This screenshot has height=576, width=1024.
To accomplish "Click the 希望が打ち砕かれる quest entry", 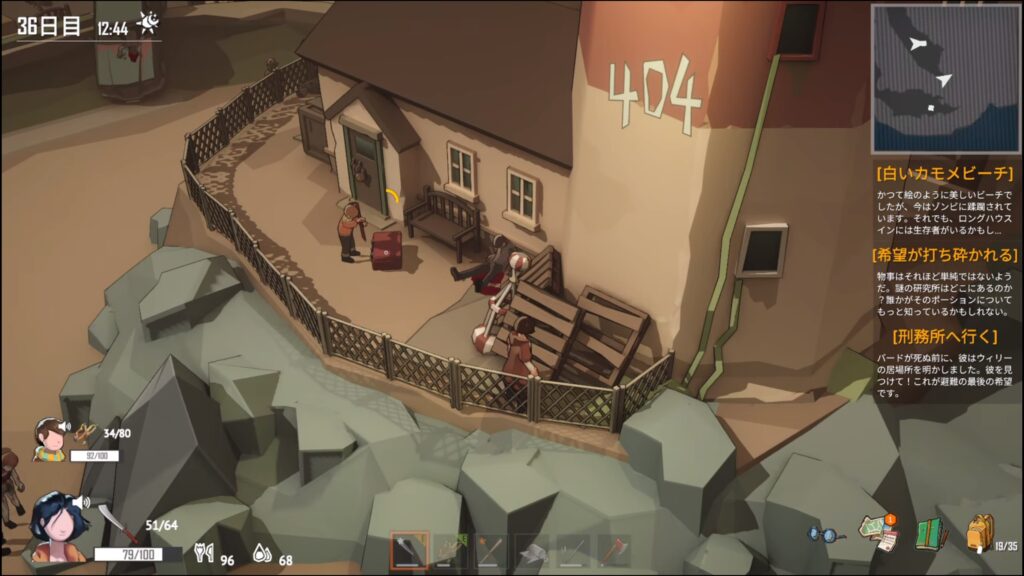I will (945, 255).
